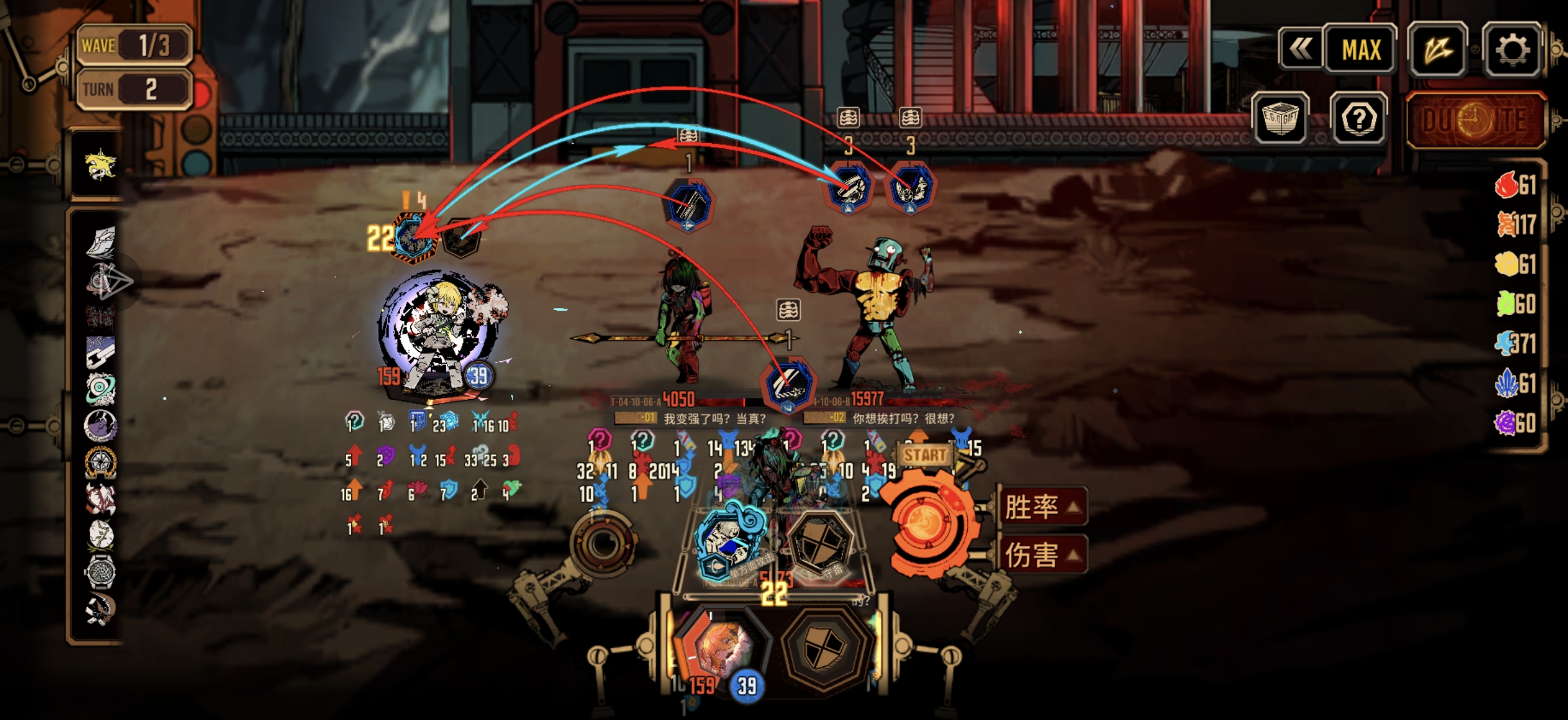Inspect the golden laurel wreath gift icon
Image resolution: width=1568 pixels, height=720 pixels.
tap(100, 462)
